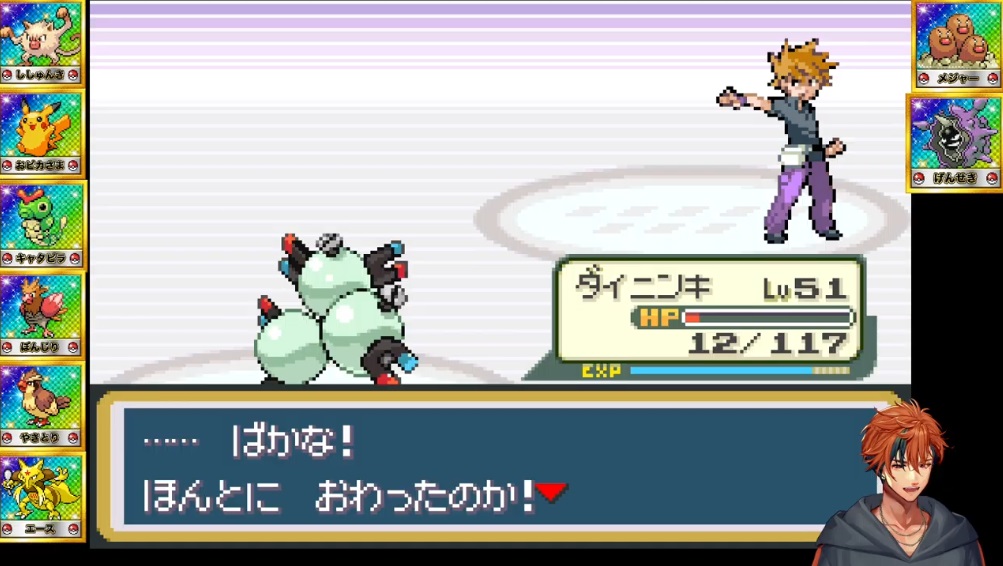This screenshot has height=566, width=1003.
Task: Pick the Spearow party card
Action: 42,315
